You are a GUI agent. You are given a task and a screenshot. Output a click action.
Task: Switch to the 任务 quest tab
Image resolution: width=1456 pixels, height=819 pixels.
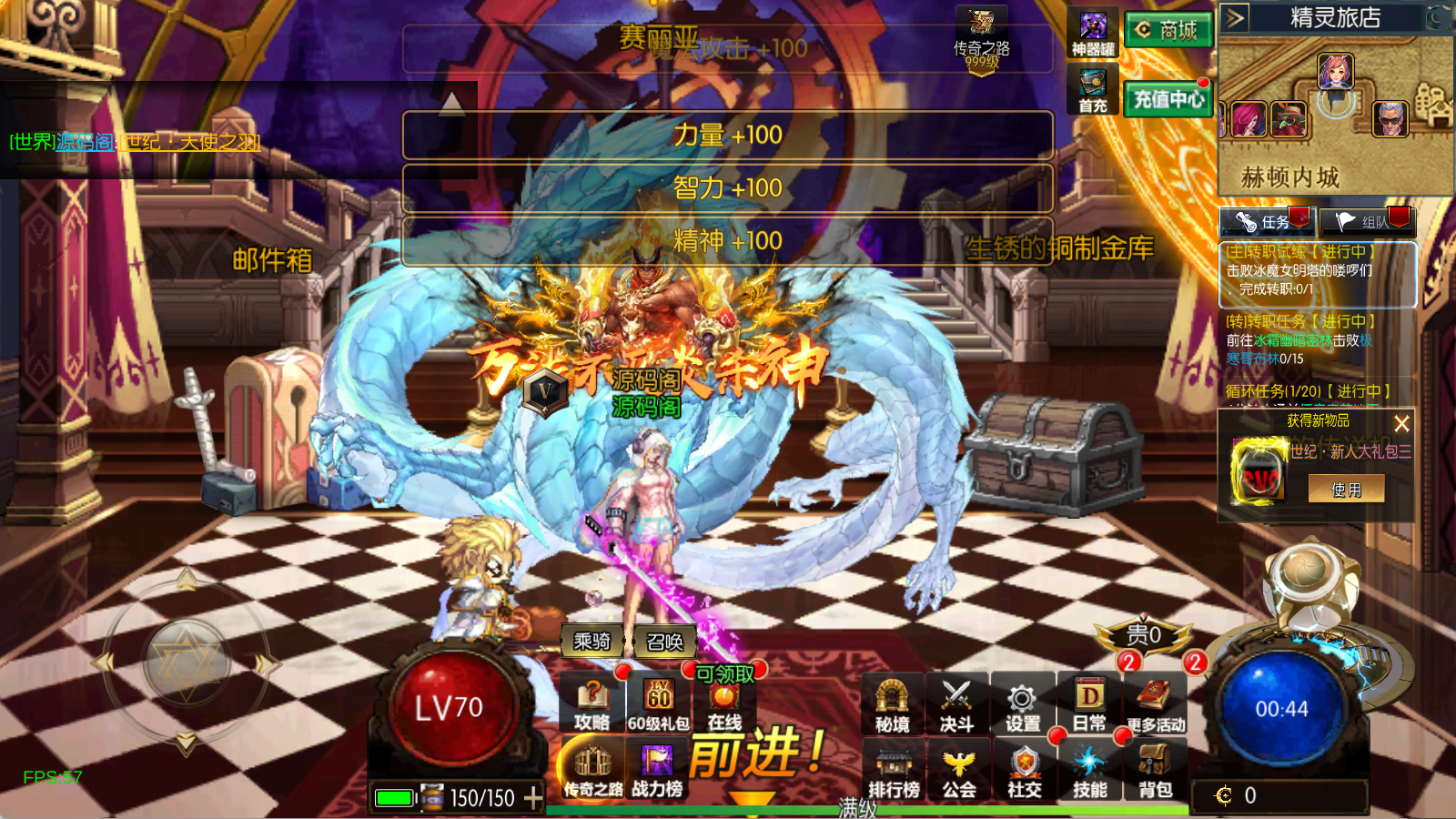click(x=1267, y=222)
